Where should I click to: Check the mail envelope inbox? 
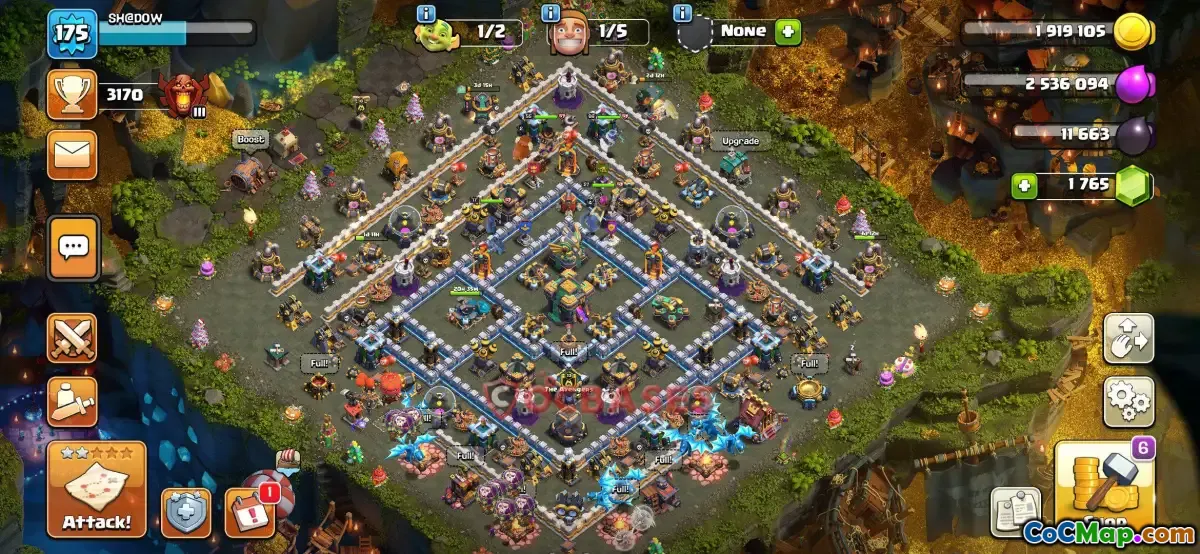[72, 154]
